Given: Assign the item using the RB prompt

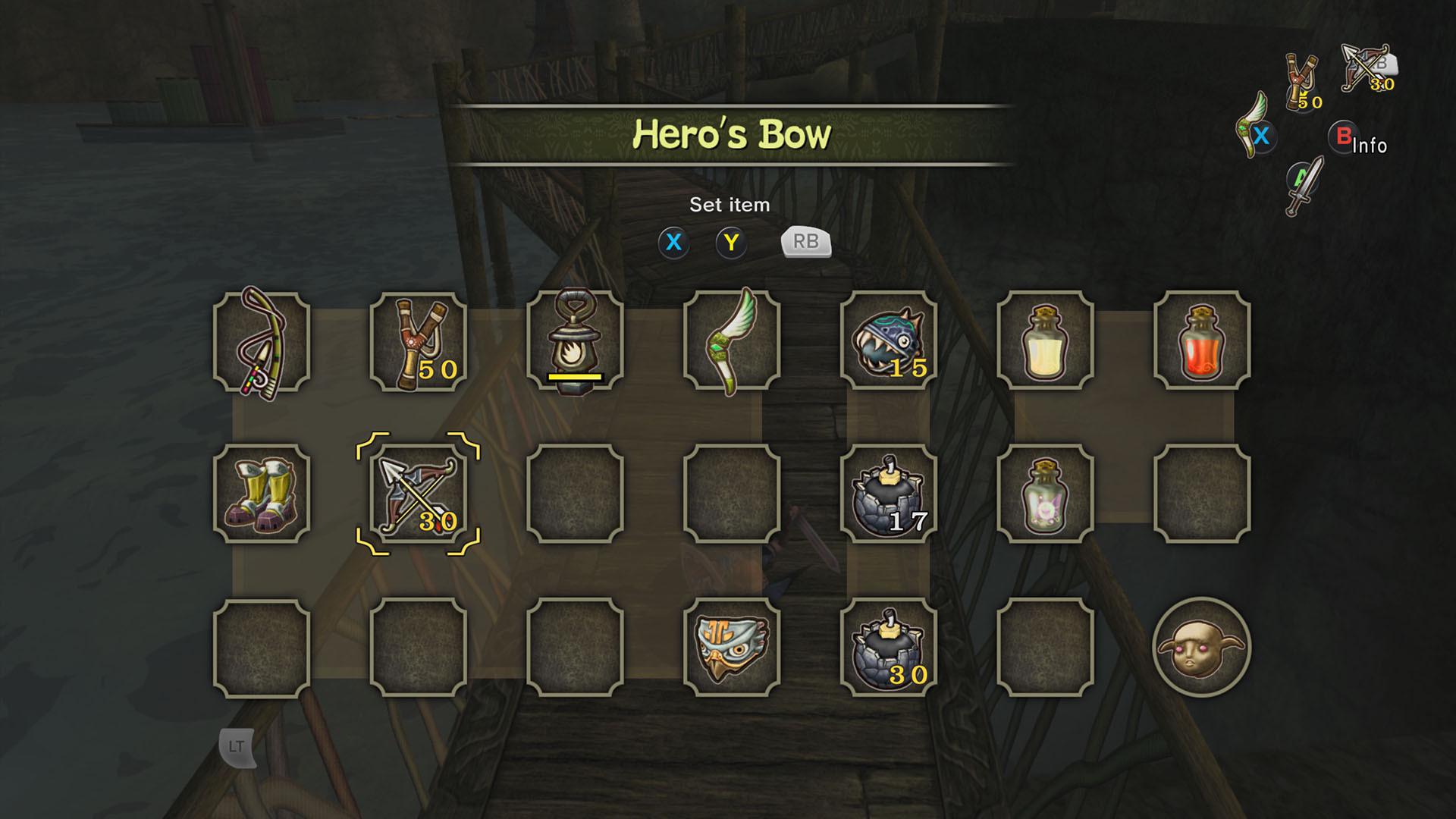Looking at the screenshot, I should pos(805,243).
